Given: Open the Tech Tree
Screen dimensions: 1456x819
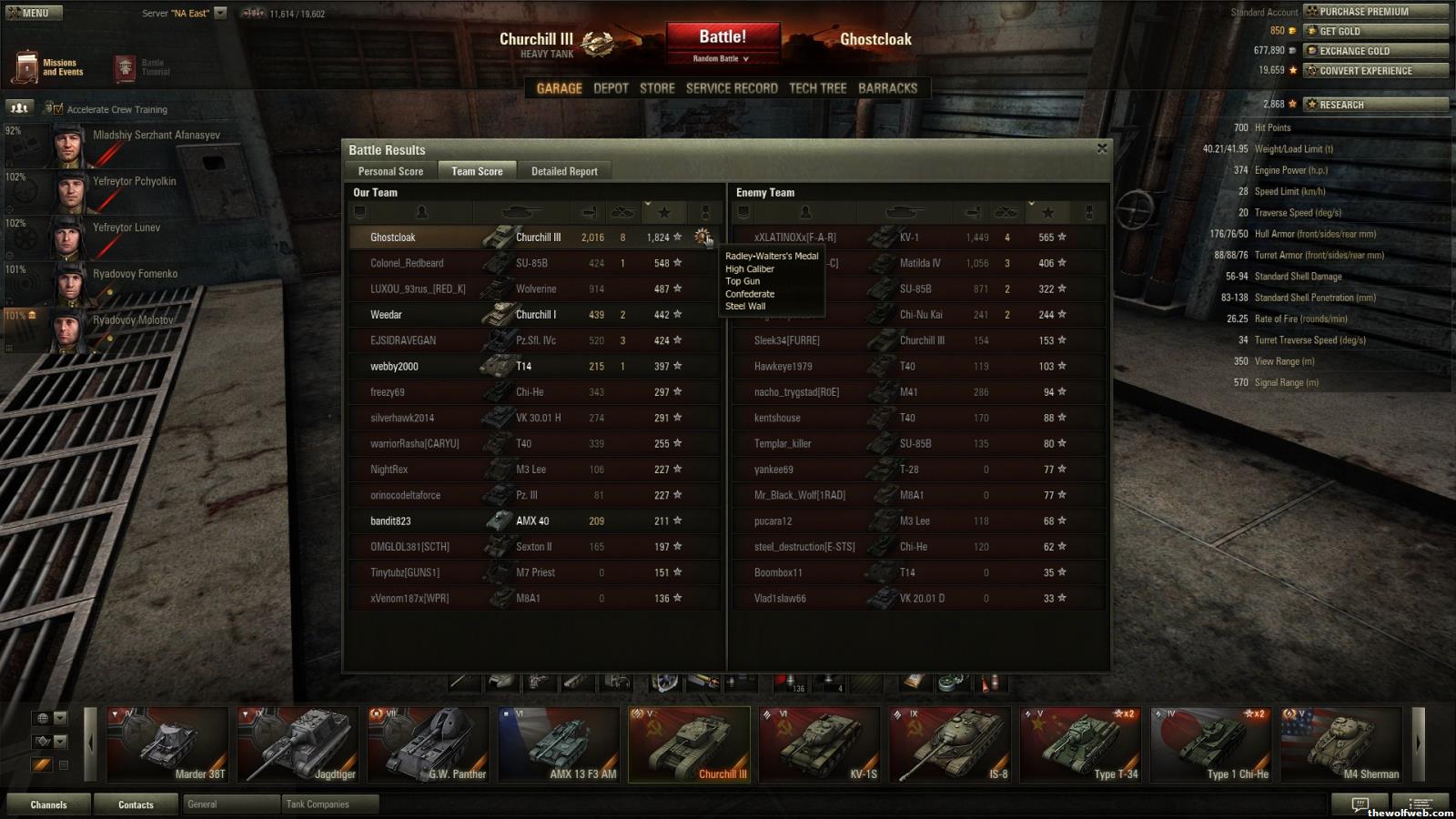Looking at the screenshot, I should 817,88.
